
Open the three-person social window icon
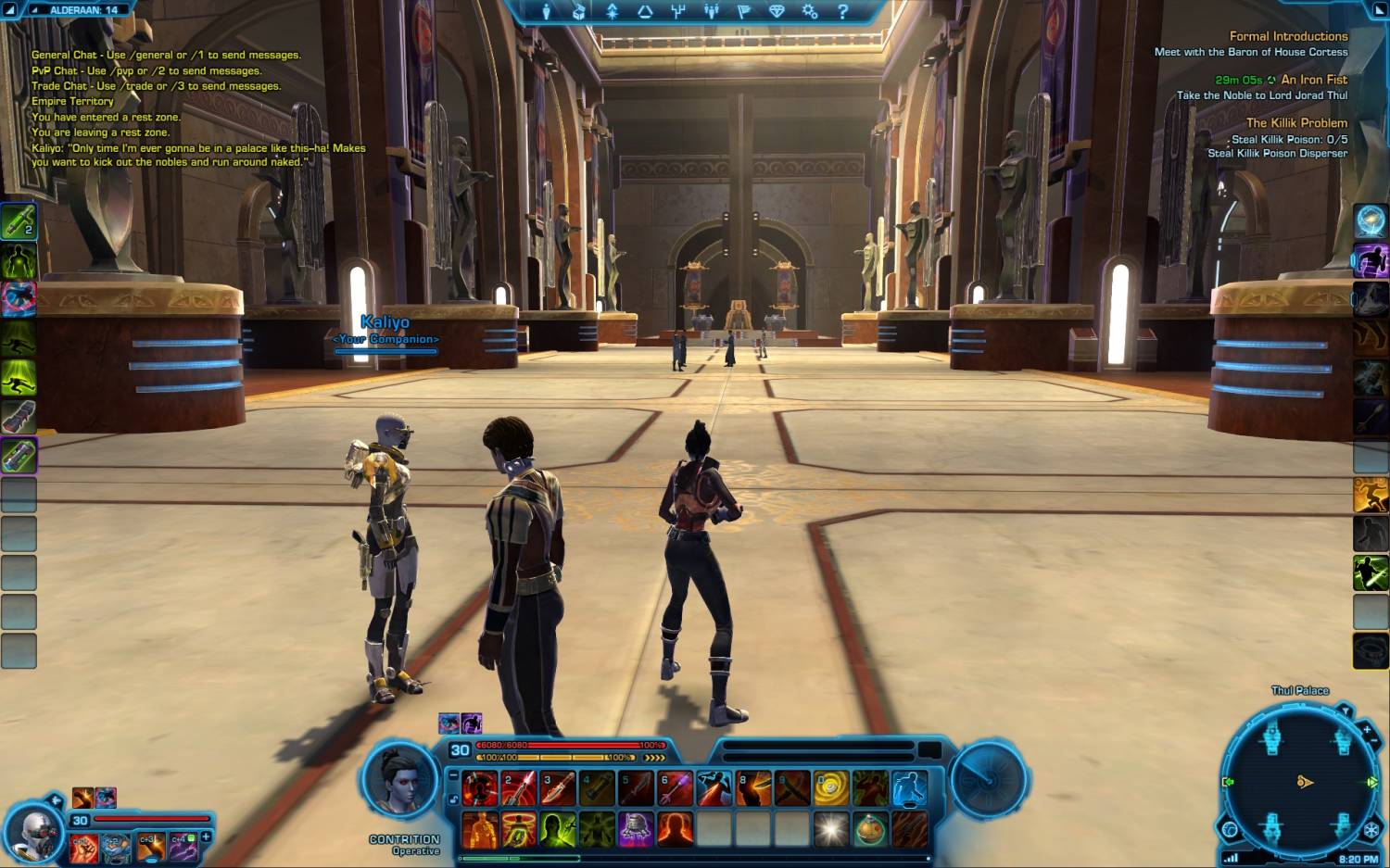[712, 11]
